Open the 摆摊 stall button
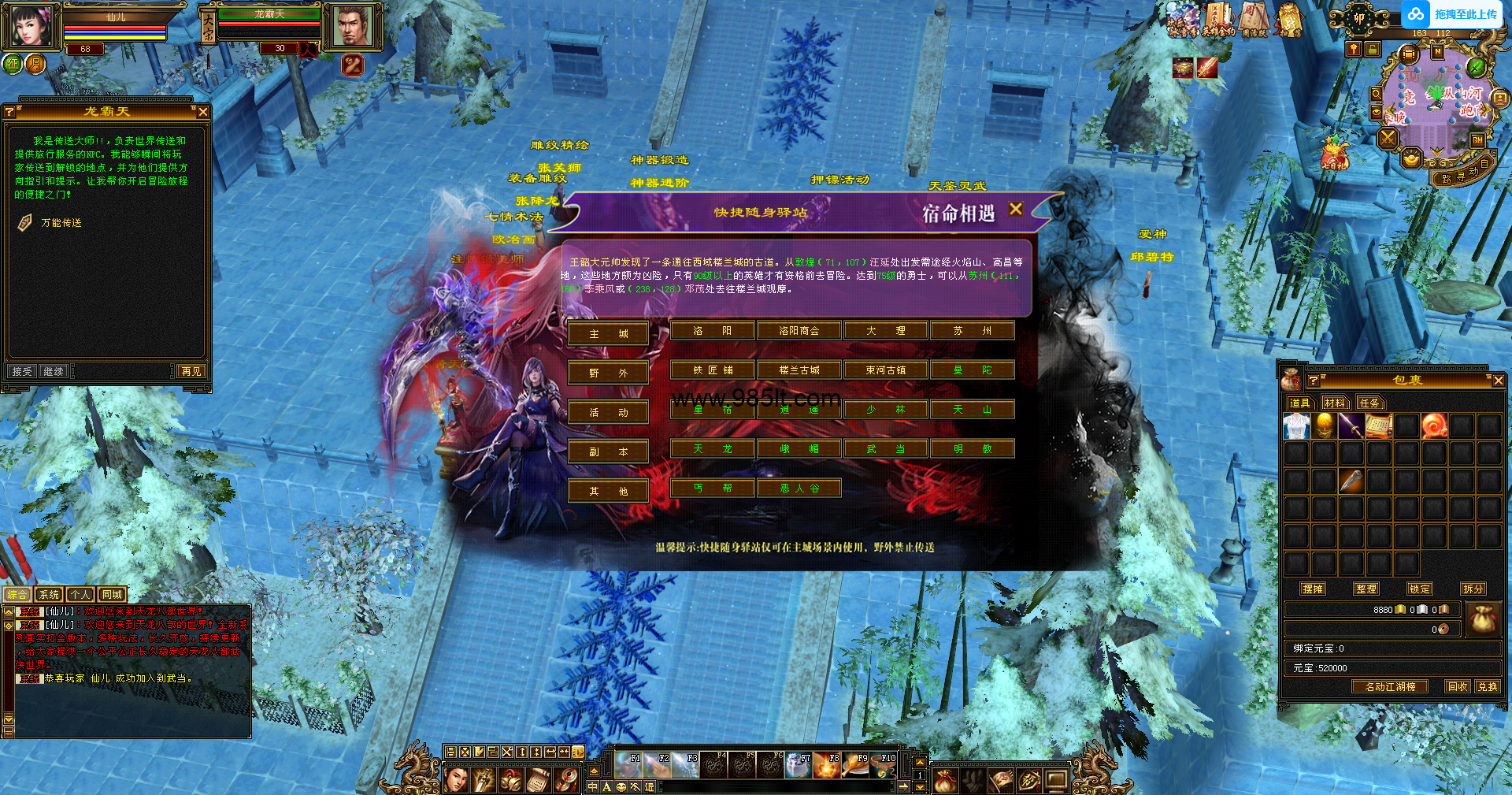This screenshot has height=795, width=1512. pos(1313,589)
